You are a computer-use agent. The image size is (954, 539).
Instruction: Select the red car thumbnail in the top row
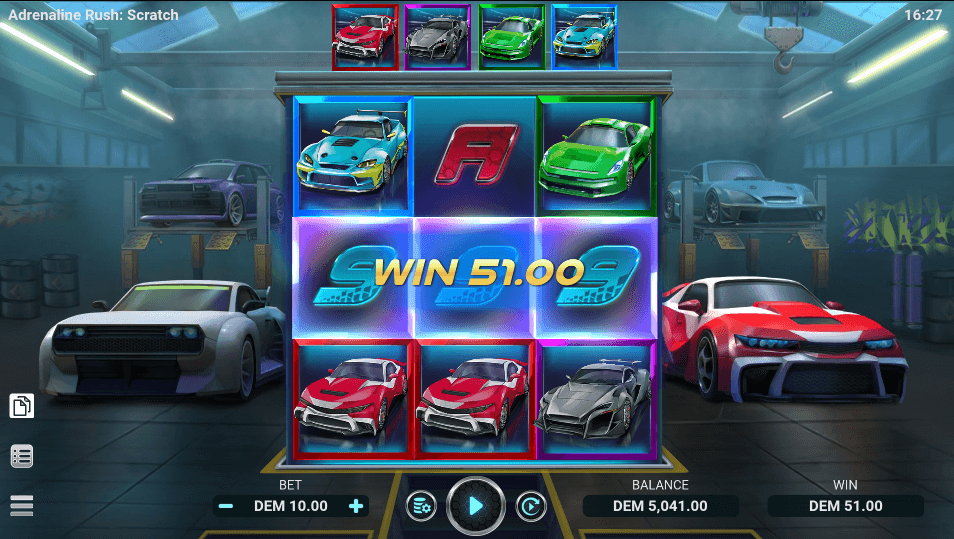pyautogui.click(x=365, y=37)
